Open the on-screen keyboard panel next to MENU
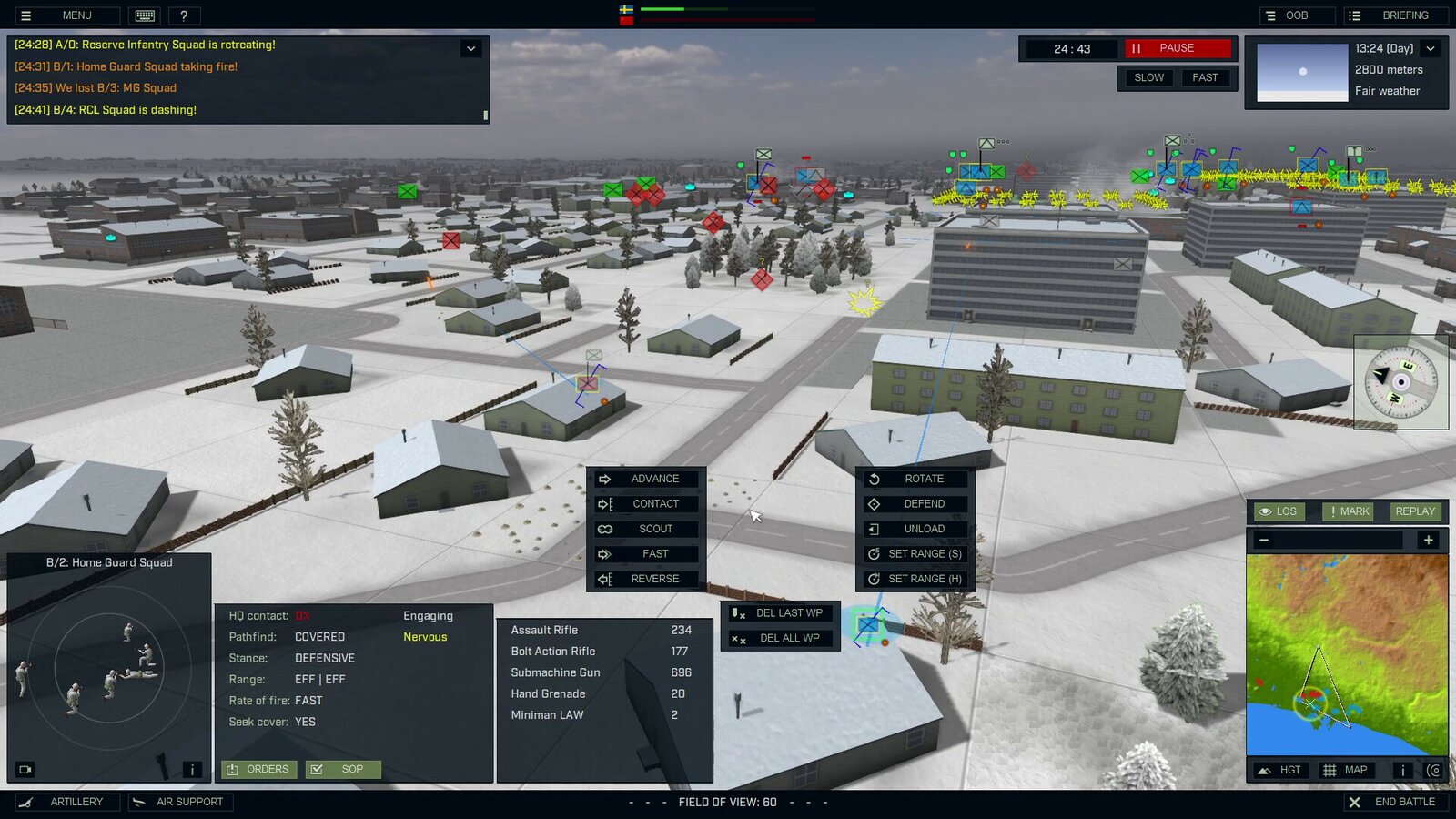The image size is (1456, 819). 143,15
